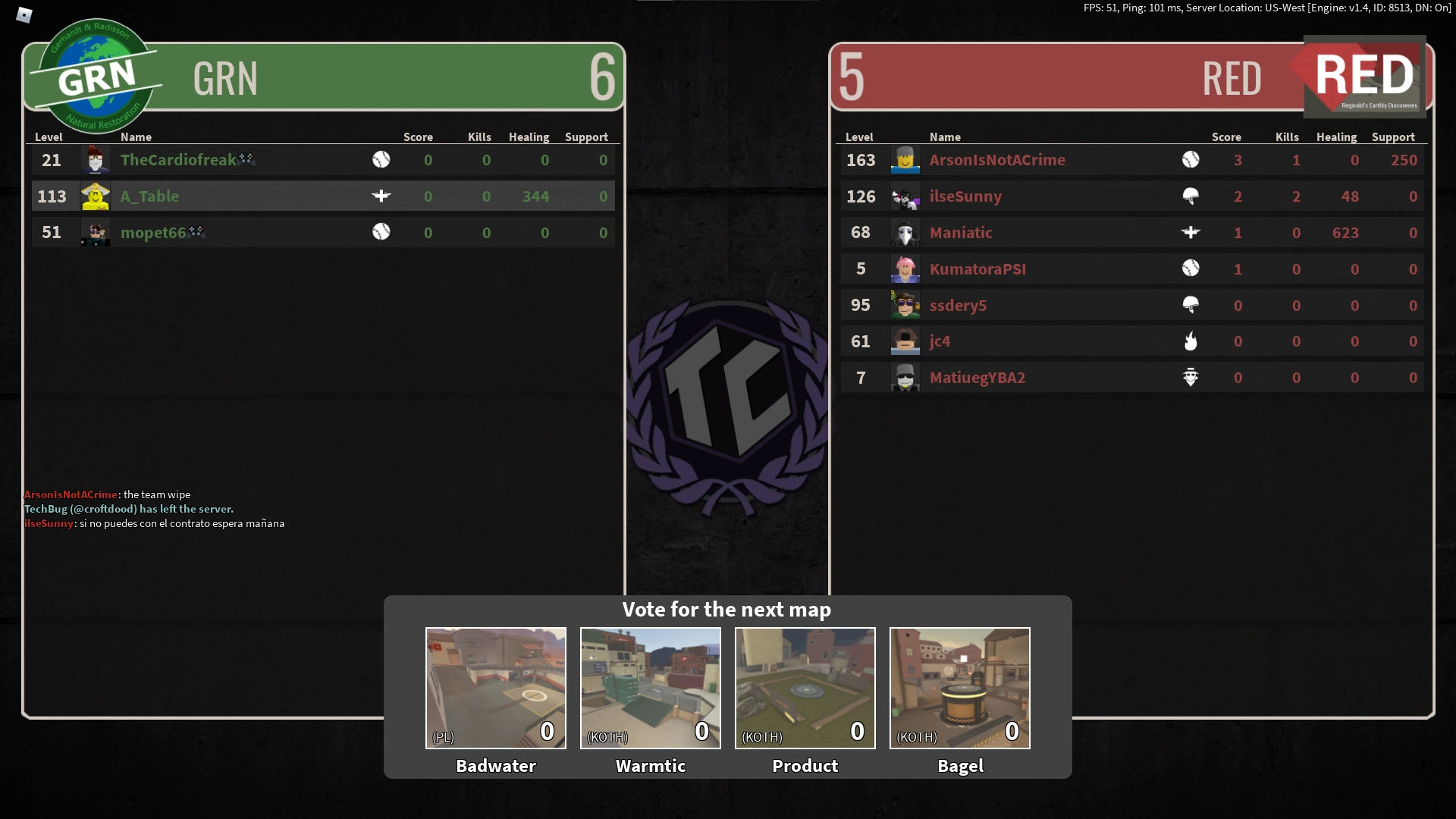
Task: Click the helmet icon beside ssdery5
Action: click(x=1191, y=305)
